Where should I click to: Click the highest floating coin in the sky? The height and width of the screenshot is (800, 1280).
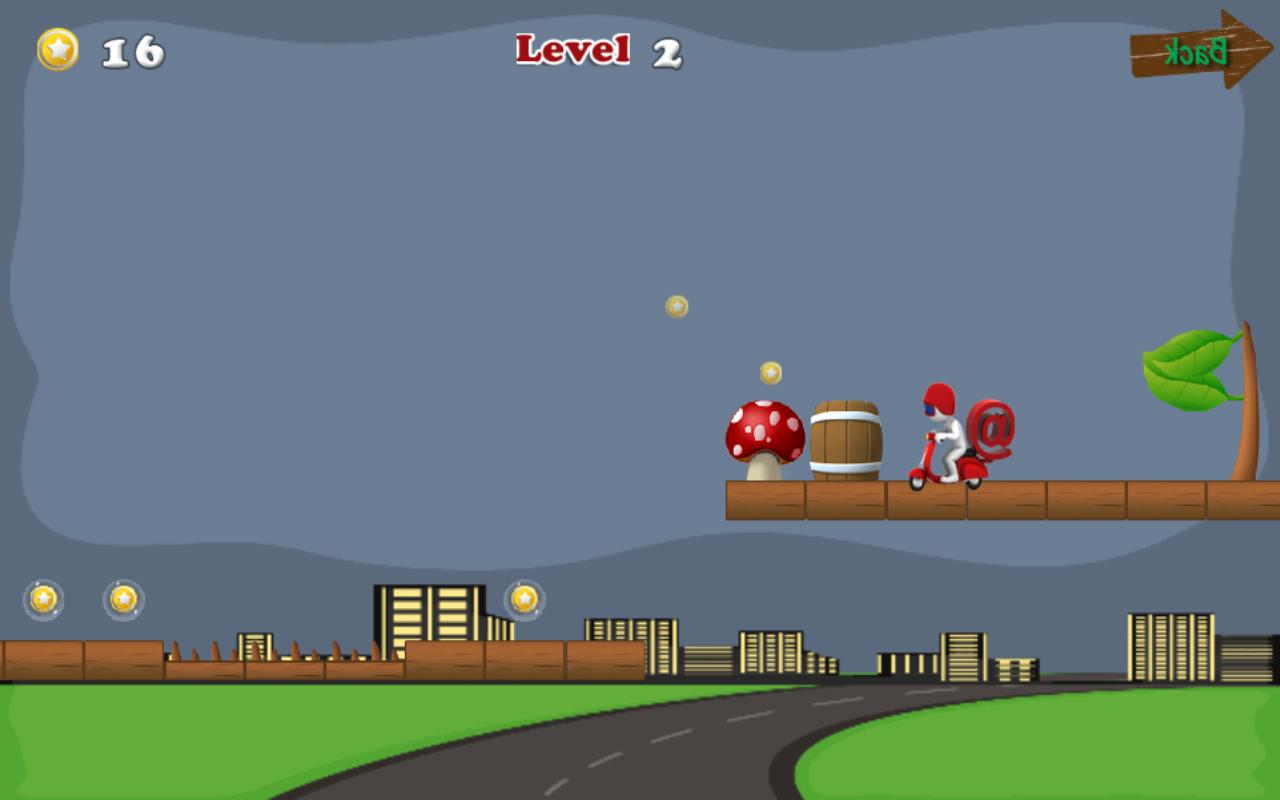[675, 307]
